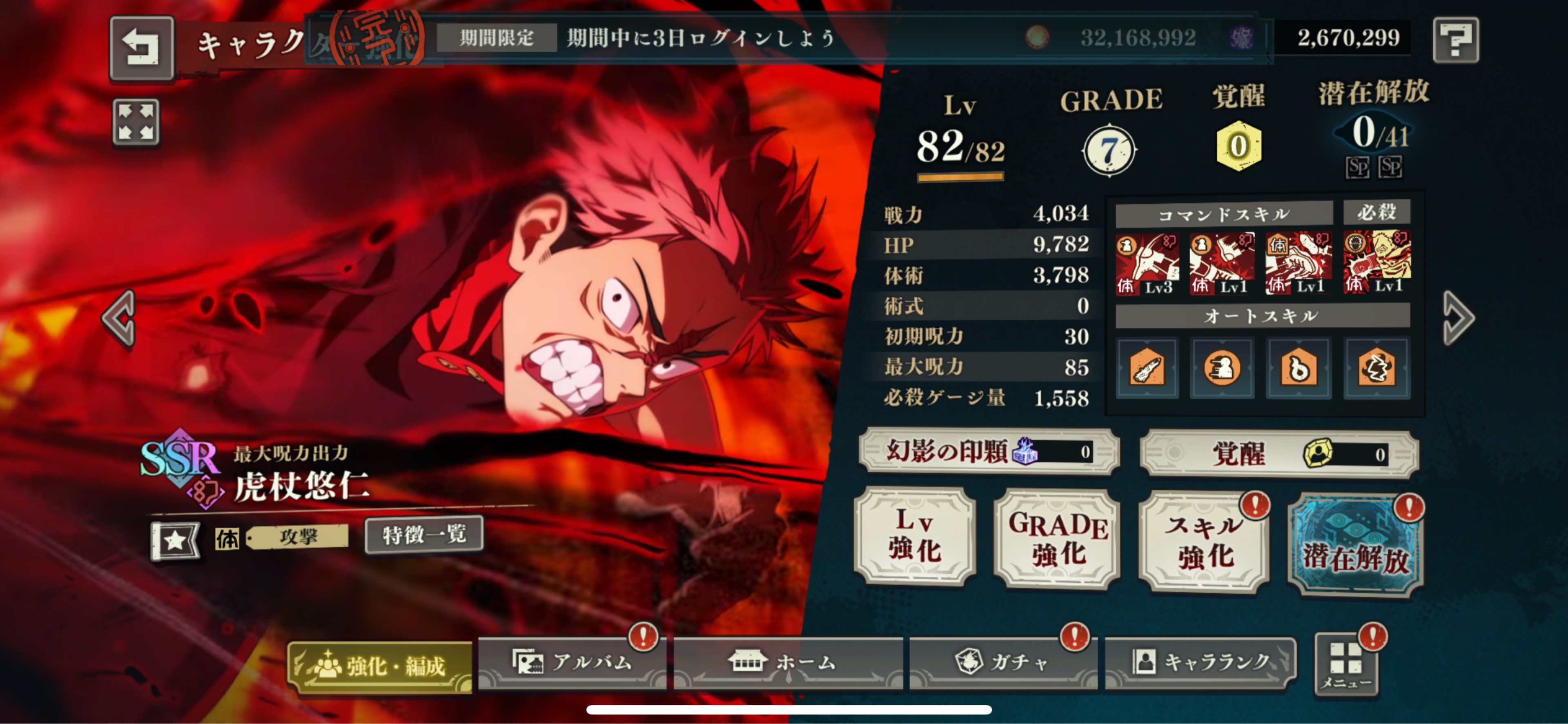Go to the ホーム home tab
The image size is (1568, 724).
pos(788,662)
